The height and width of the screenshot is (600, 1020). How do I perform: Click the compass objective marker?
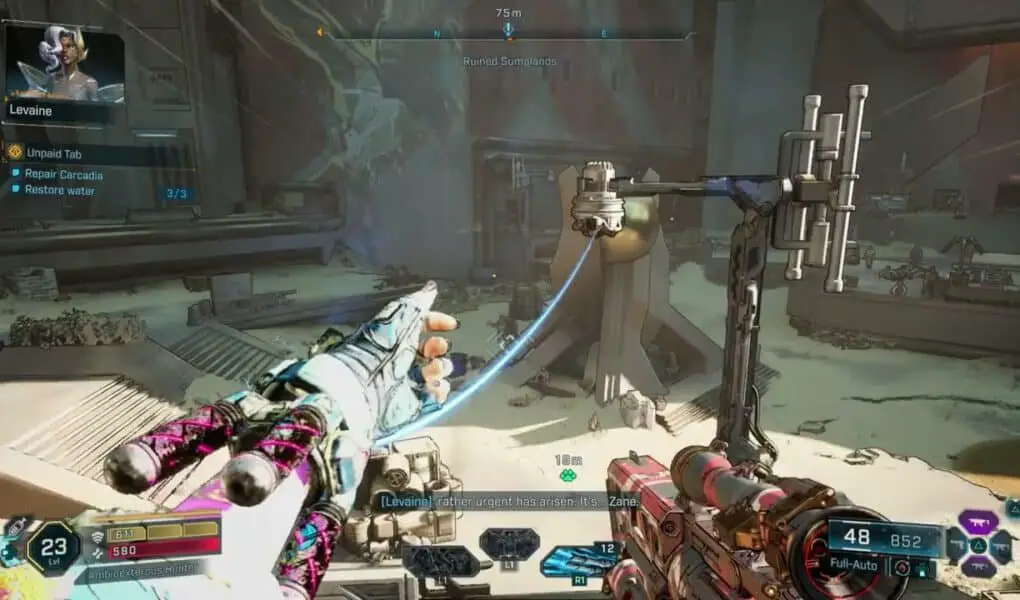[508, 30]
